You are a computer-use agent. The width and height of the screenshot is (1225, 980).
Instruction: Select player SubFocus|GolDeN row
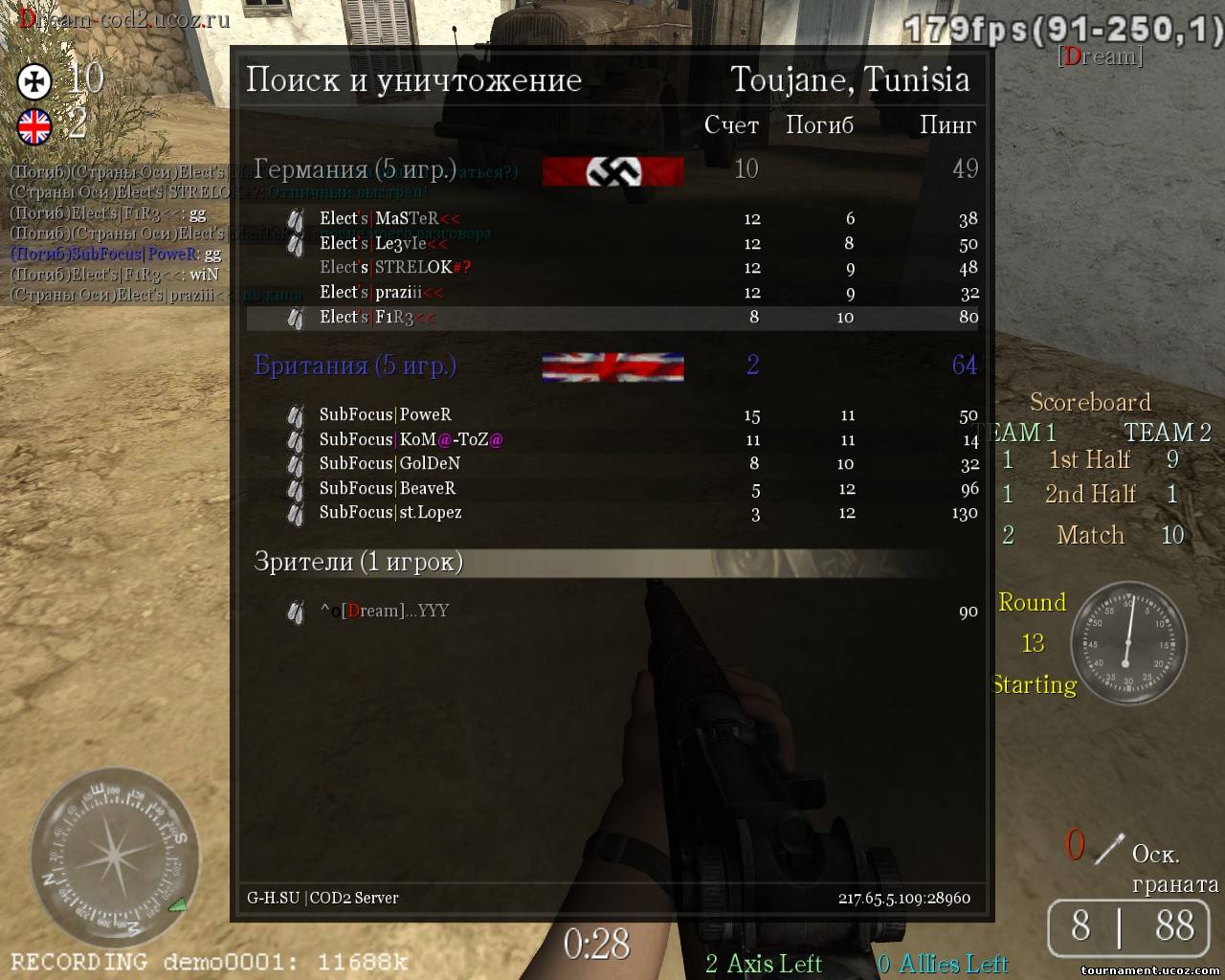(612, 464)
